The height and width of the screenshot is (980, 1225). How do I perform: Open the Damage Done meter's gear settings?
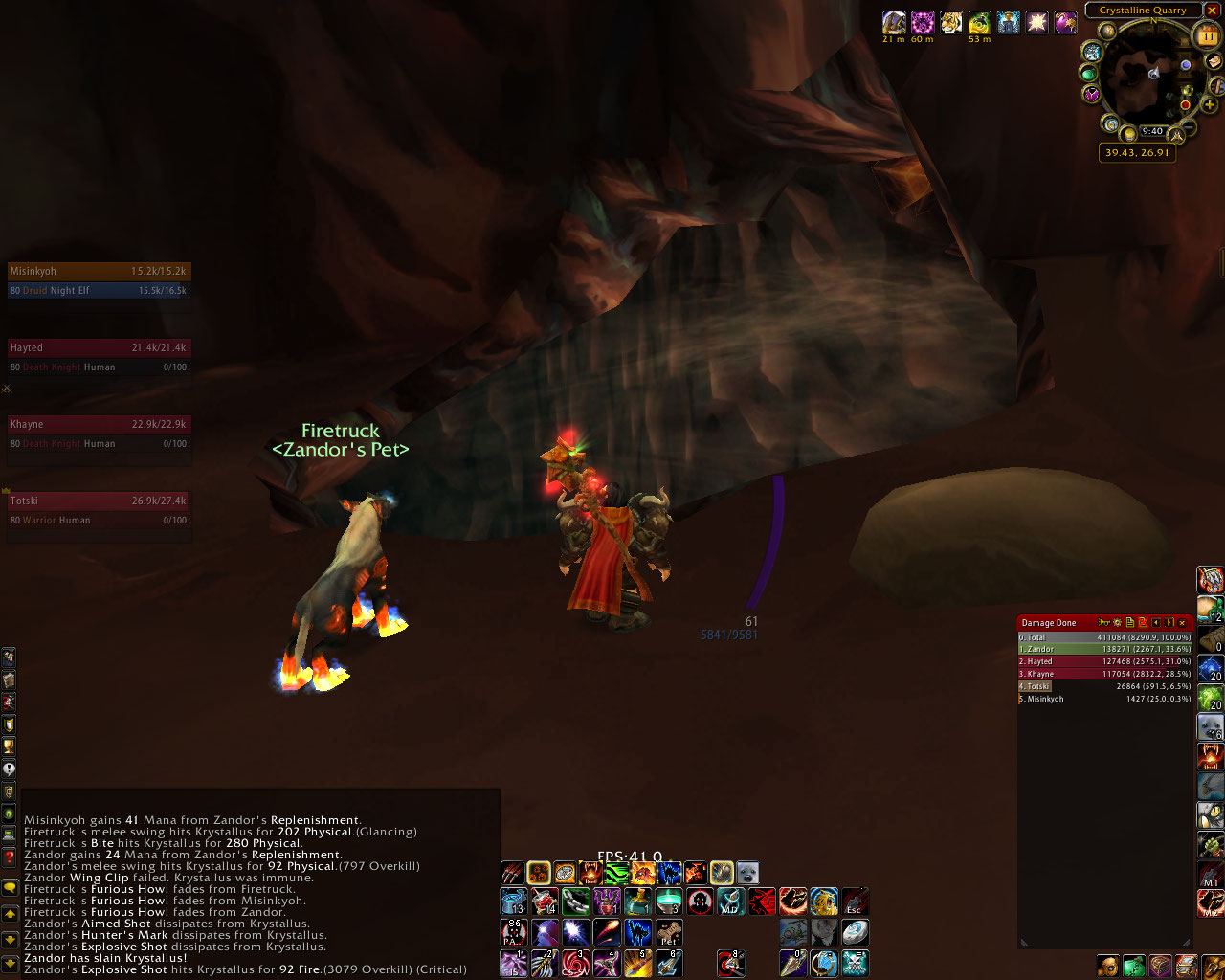pyautogui.click(x=1117, y=623)
